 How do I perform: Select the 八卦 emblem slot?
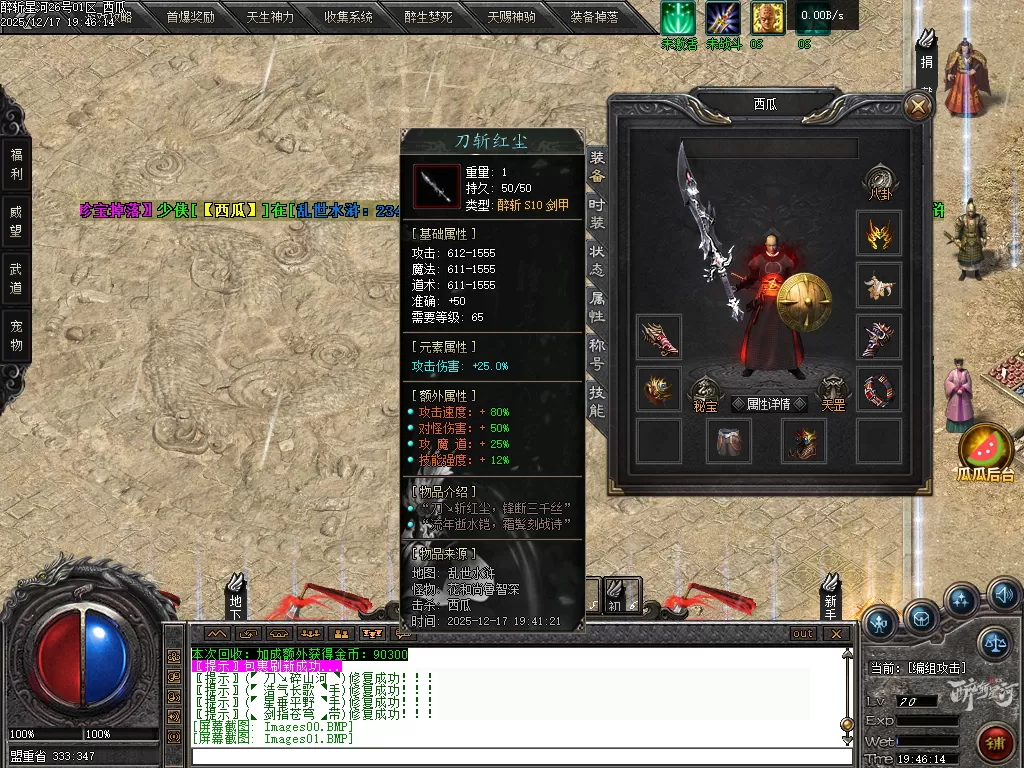click(x=879, y=181)
